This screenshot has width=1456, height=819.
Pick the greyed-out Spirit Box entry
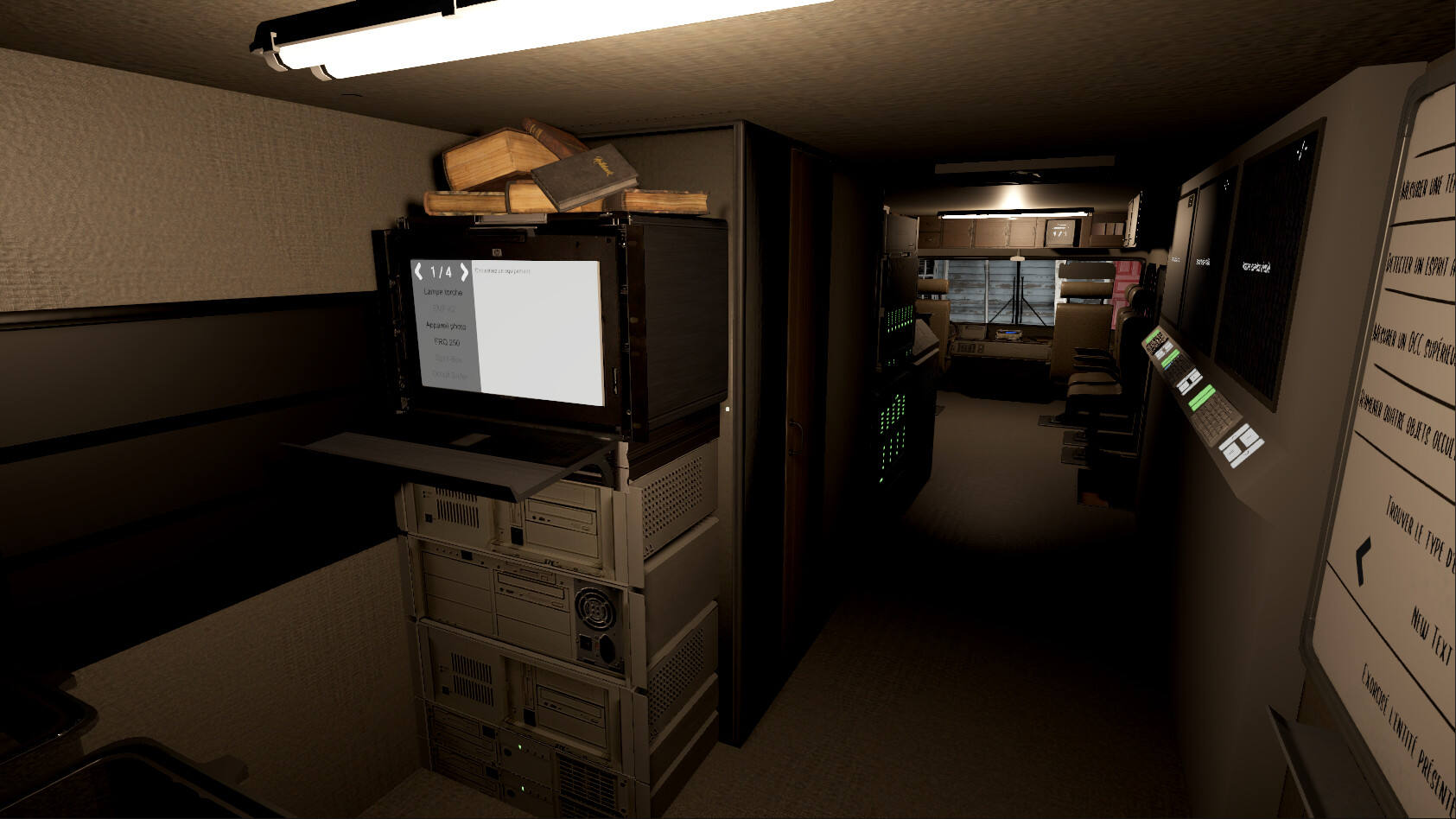(448, 359)
